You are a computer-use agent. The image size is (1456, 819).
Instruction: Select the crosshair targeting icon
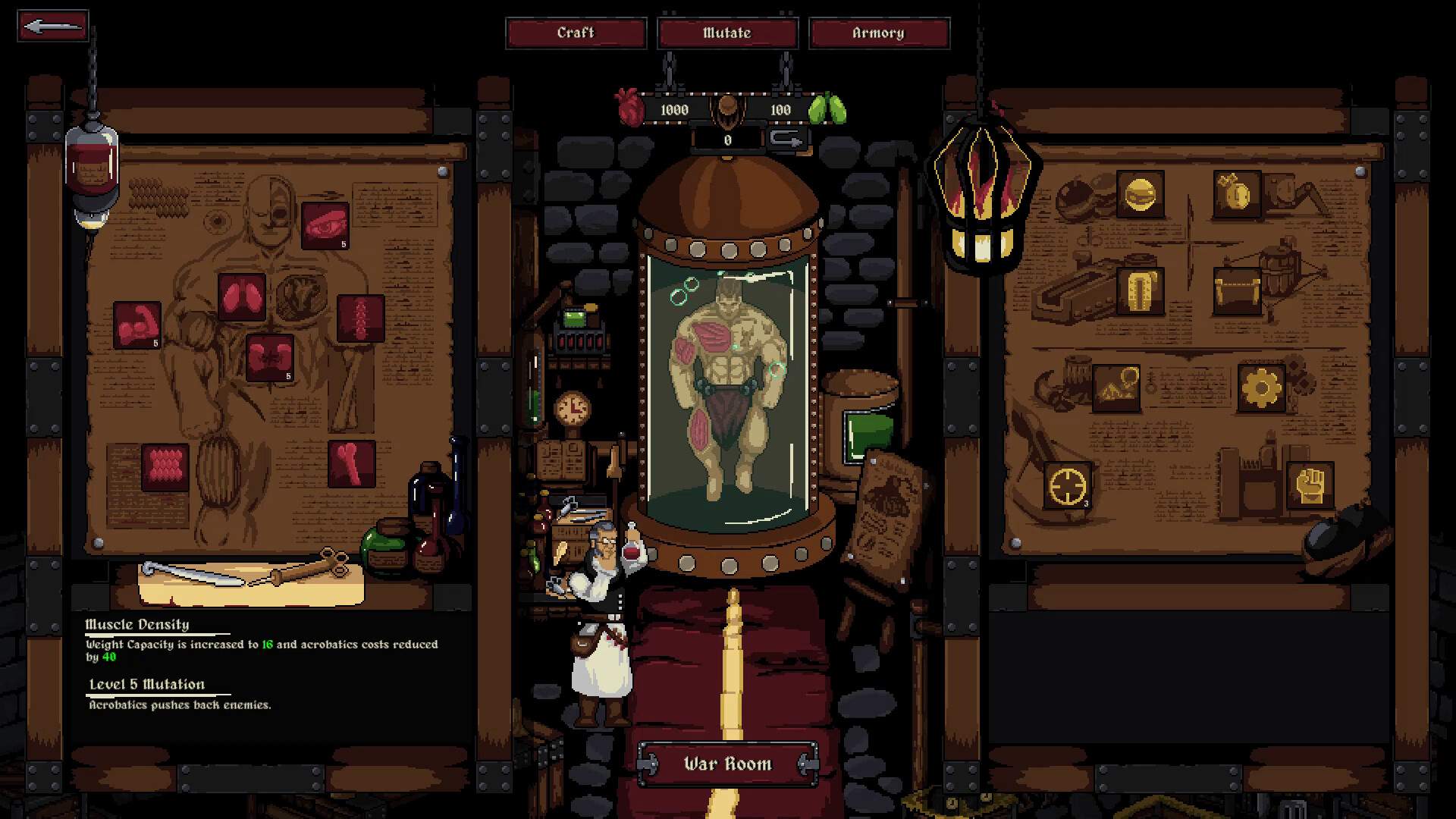(1066, 483)
